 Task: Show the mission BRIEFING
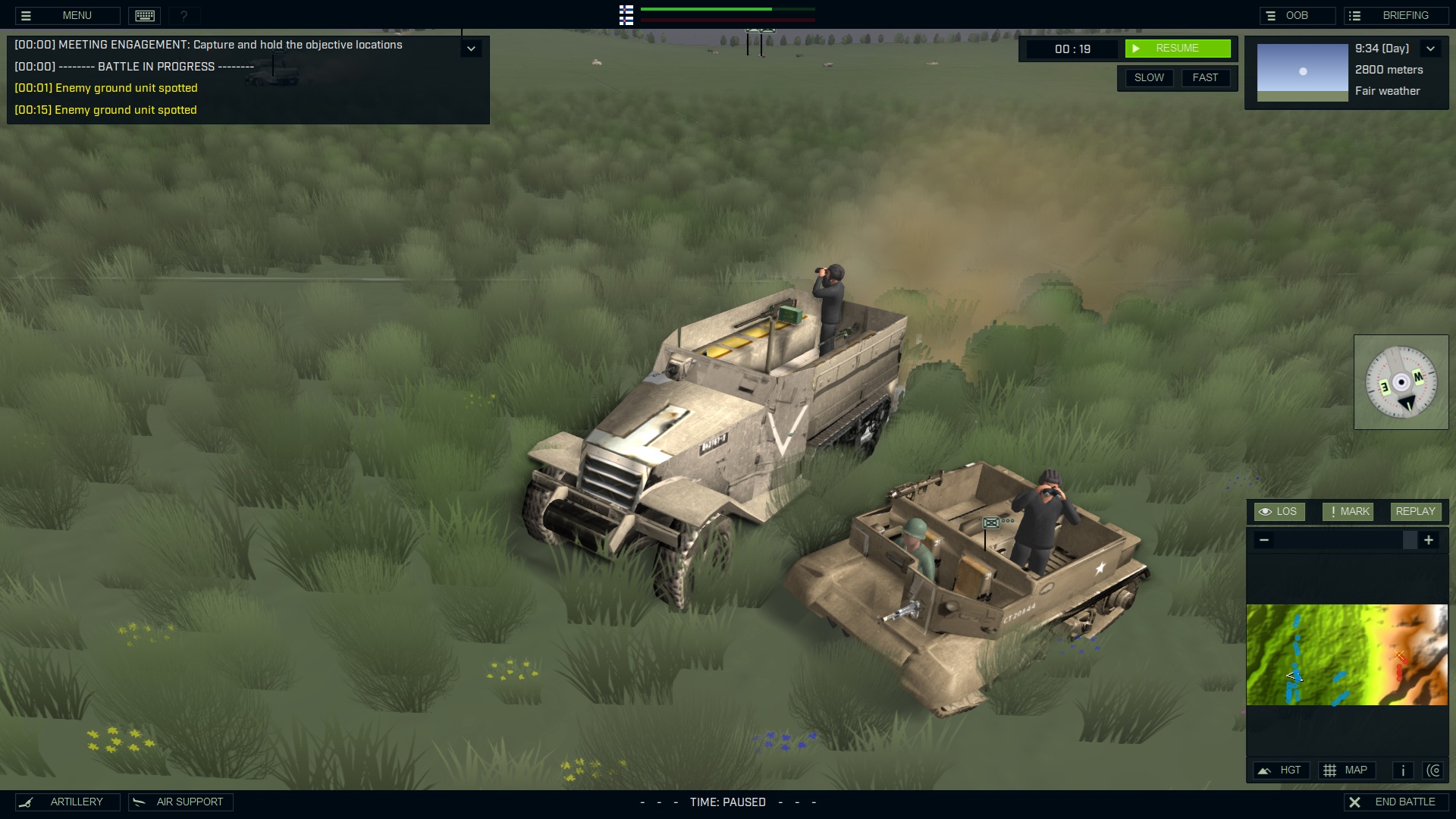click(x=1396, y=15)
